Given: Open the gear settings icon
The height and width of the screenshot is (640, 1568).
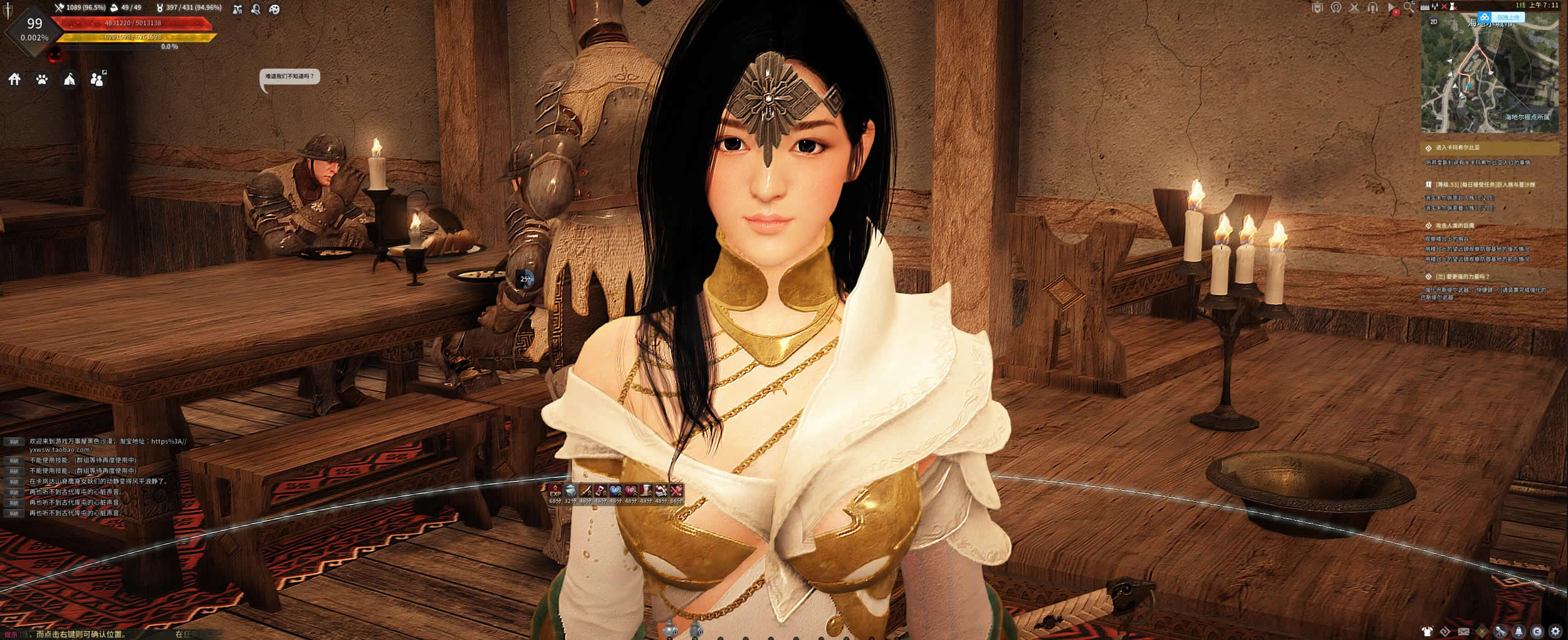Looking at the screenshot, I should [1555, 631].
